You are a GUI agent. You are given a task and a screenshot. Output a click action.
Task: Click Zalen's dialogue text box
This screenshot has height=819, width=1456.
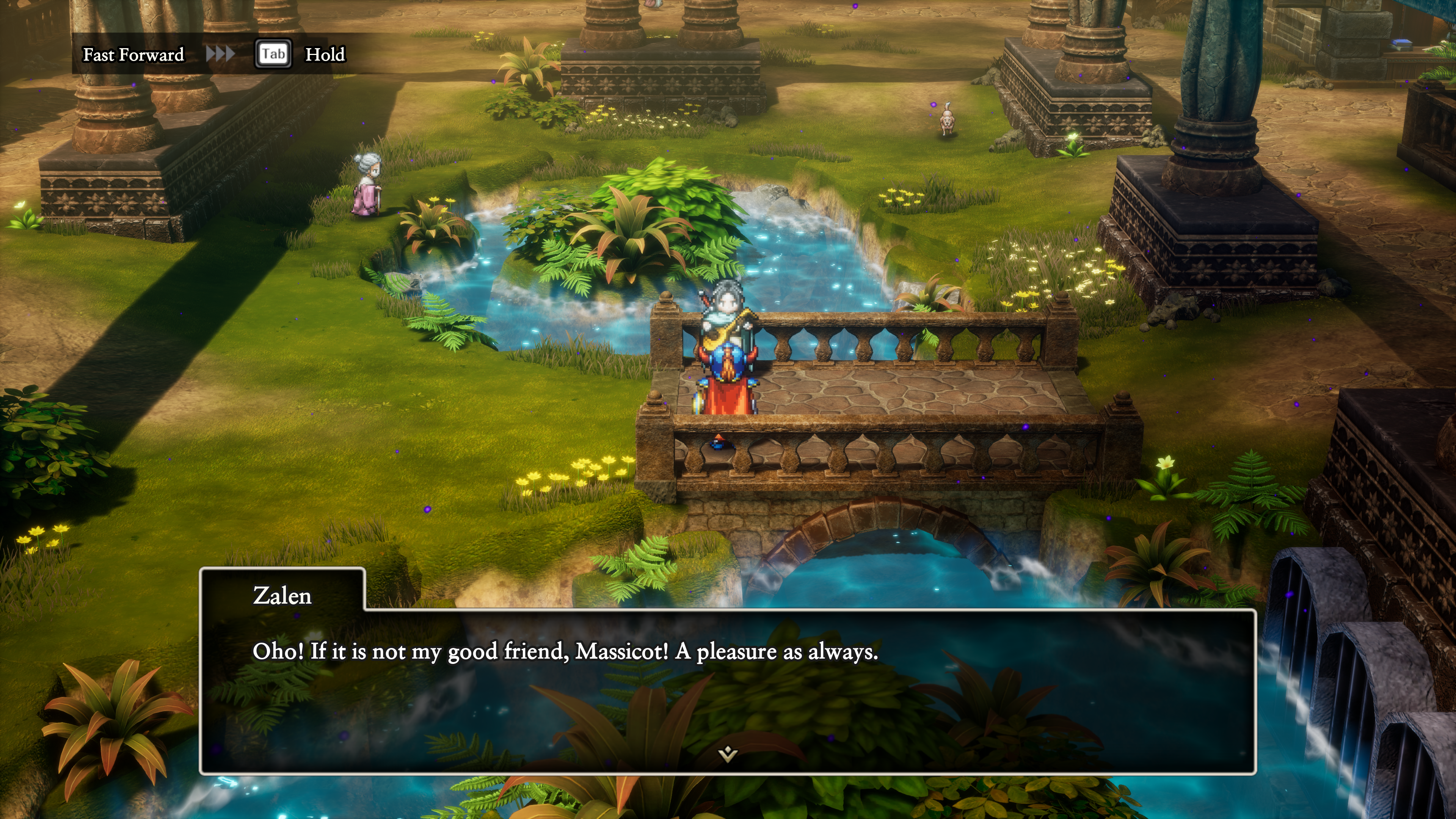coord(728,690)
